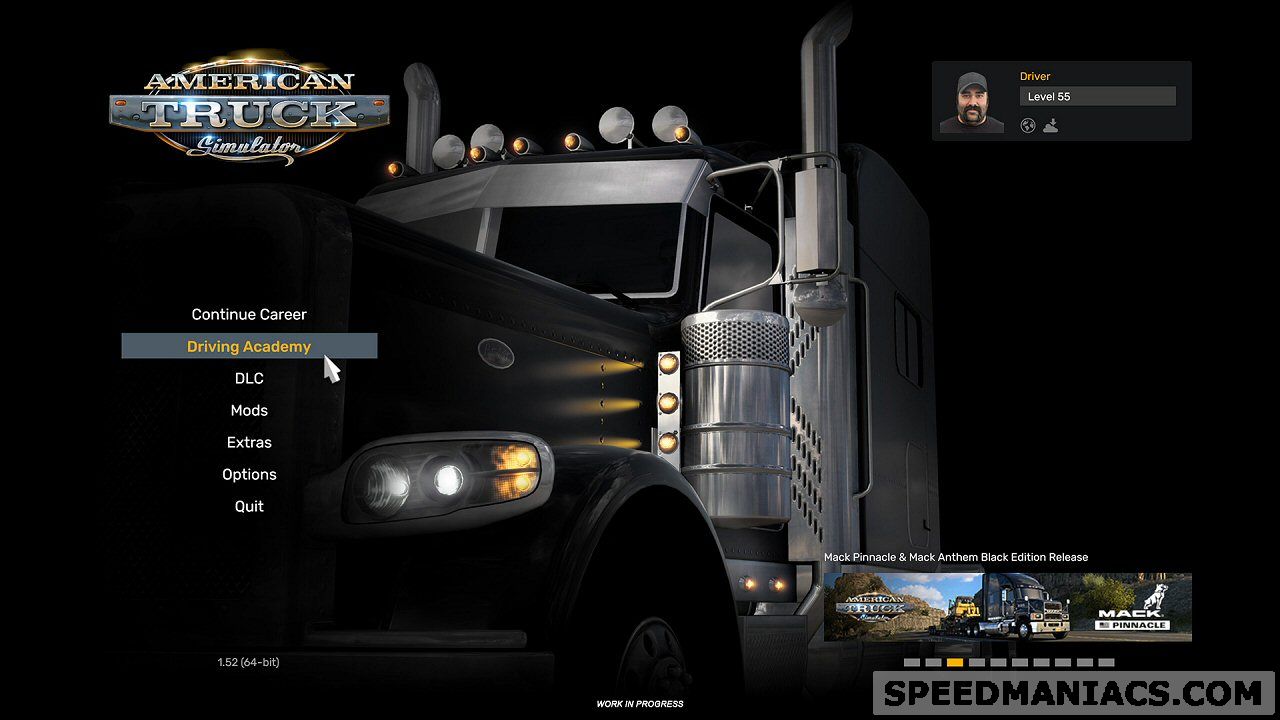The image size is (1280, 720).
Task: Continue the career from the main menu
Action: pos(249,314)
